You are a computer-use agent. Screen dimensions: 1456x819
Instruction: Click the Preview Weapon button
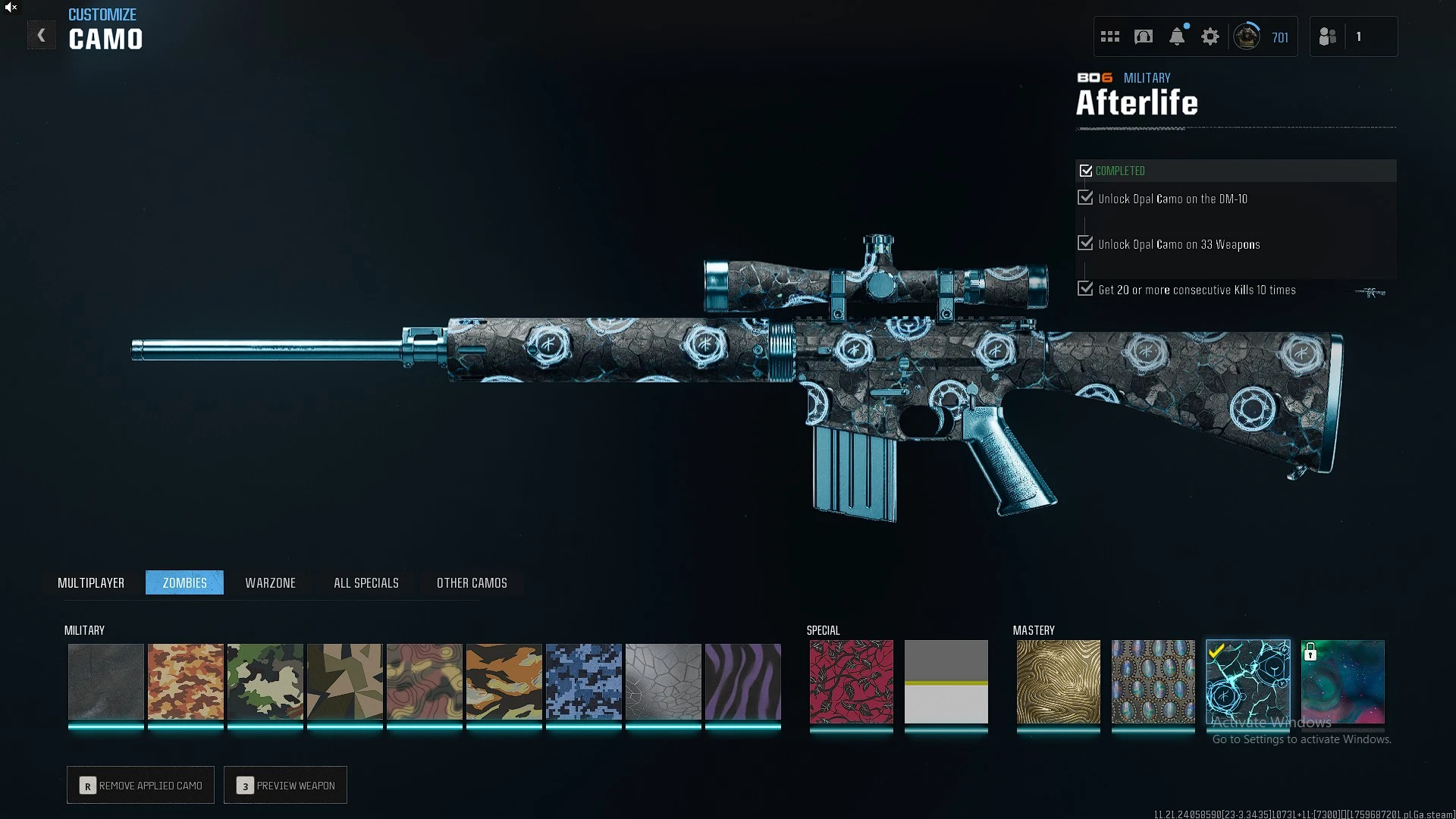point(285,785)
